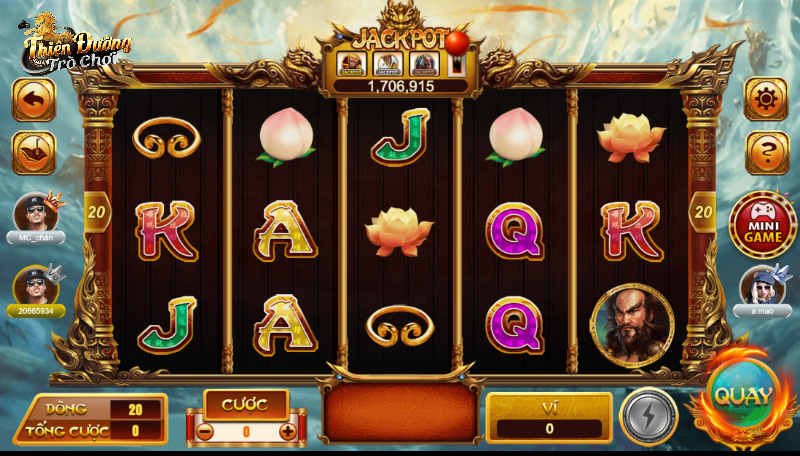View player MC_chan's avatar

35,213
